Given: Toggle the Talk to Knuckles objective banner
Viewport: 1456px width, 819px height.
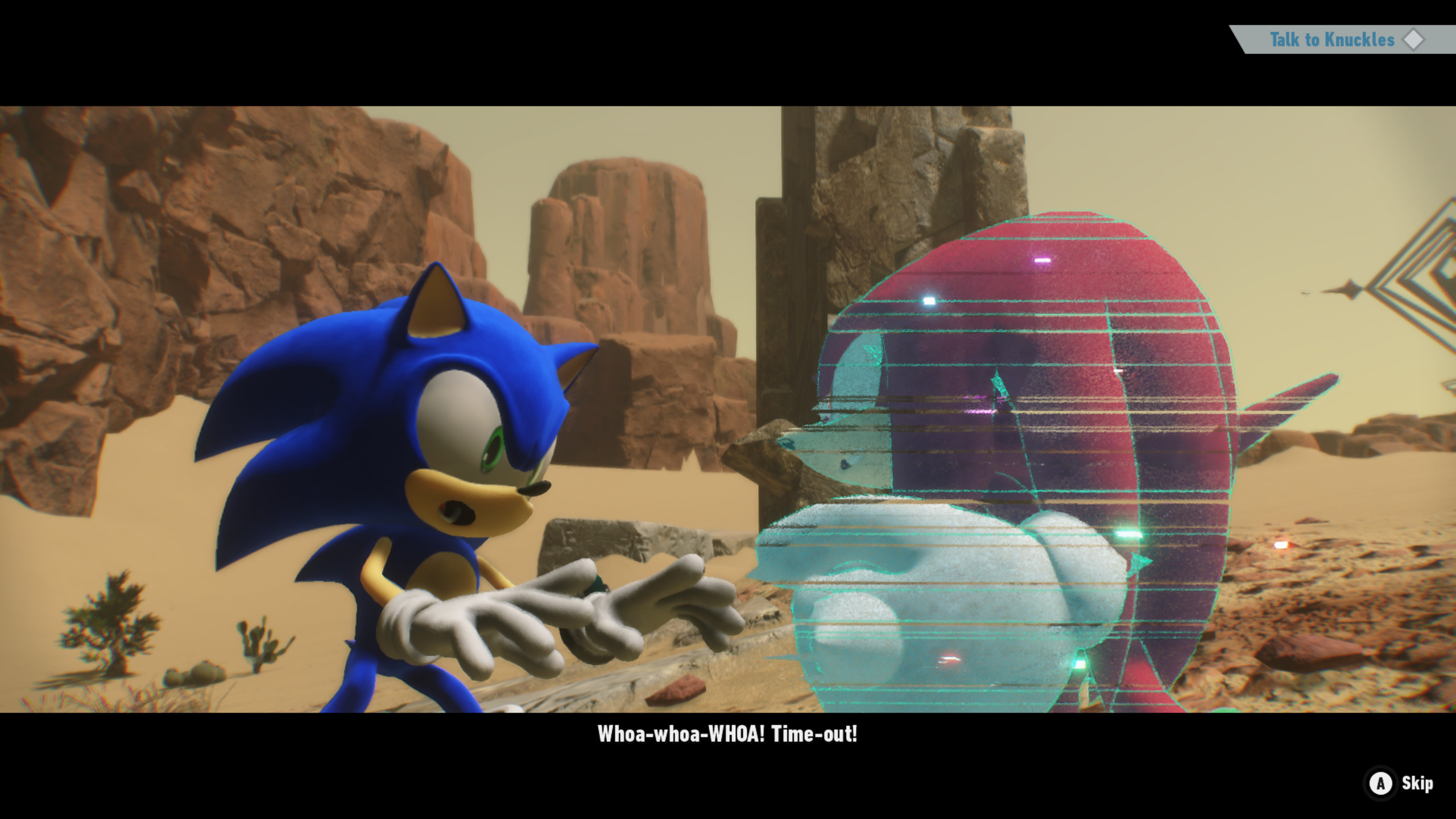Looking at the screenshot, I should click(x=1331, y=40).
